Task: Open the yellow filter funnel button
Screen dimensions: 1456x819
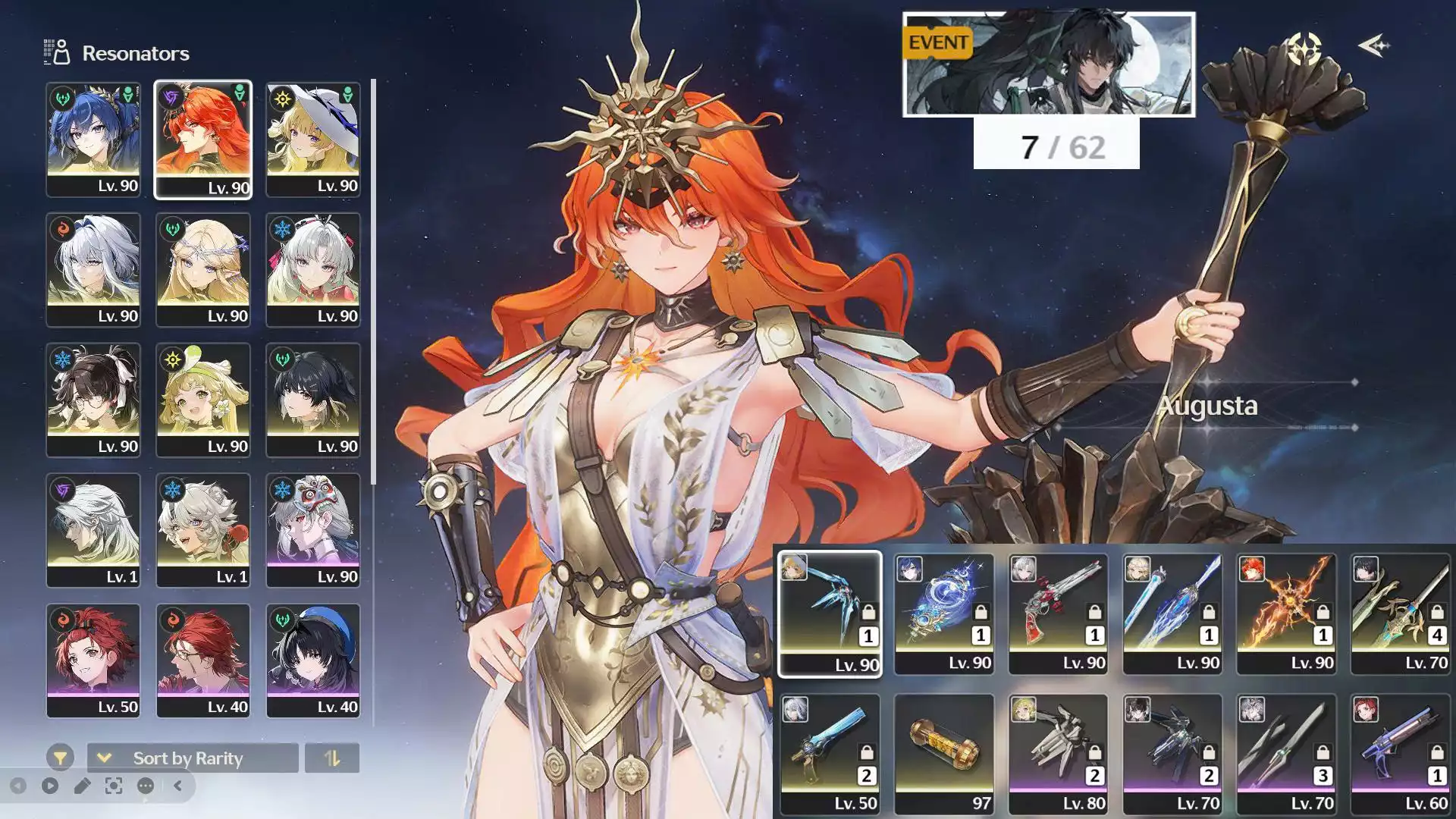Action: pyautogui.click(x=60, y=757)
